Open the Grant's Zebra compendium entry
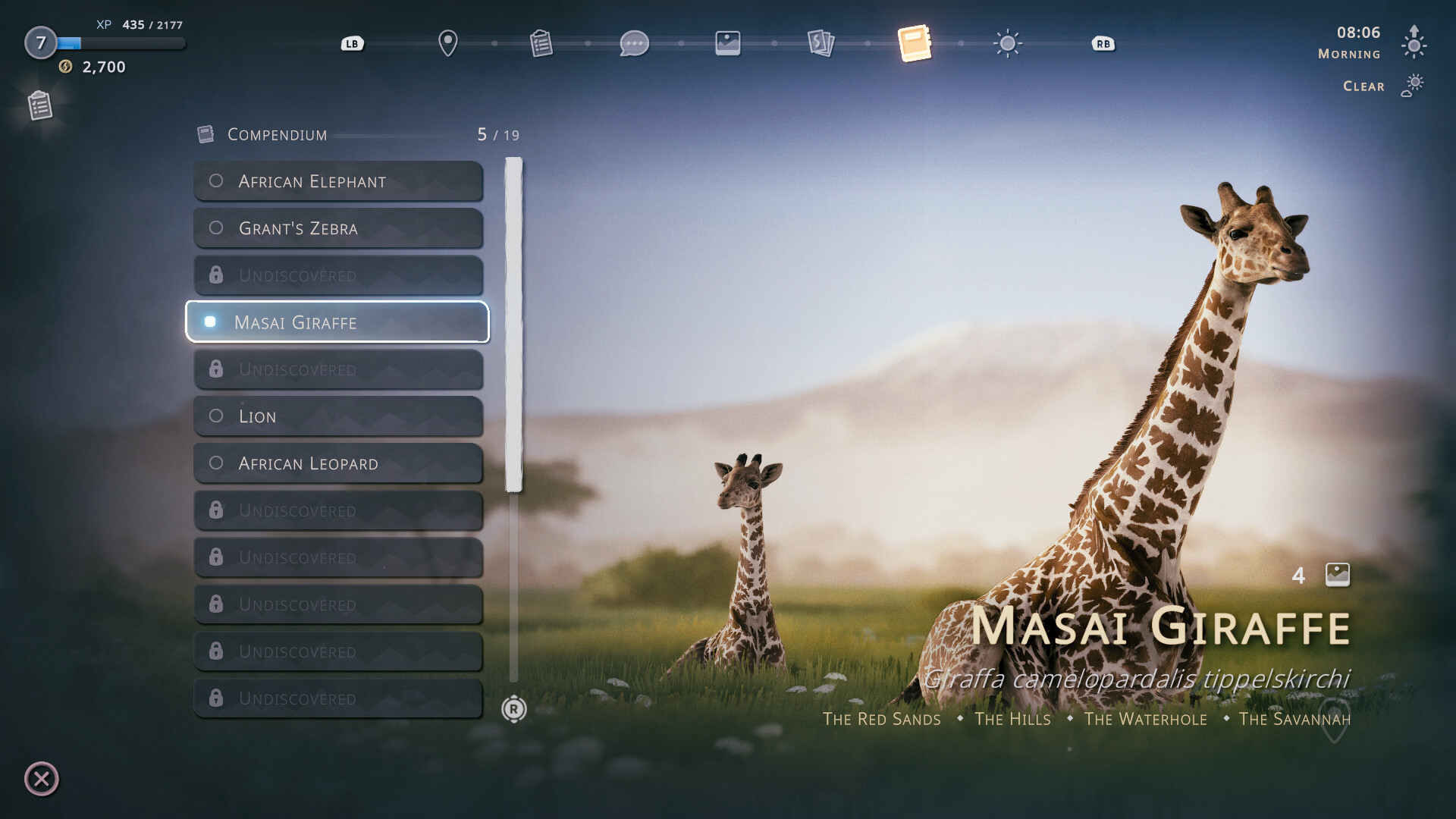This screenshot has width=1456, height=819. [338, 228]
